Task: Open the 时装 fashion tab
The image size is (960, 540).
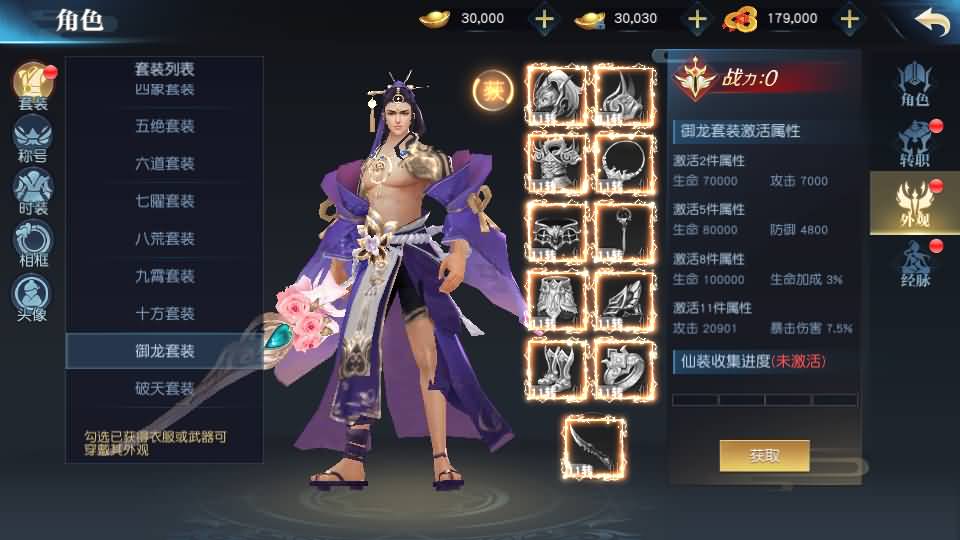Action: [32, 191]
